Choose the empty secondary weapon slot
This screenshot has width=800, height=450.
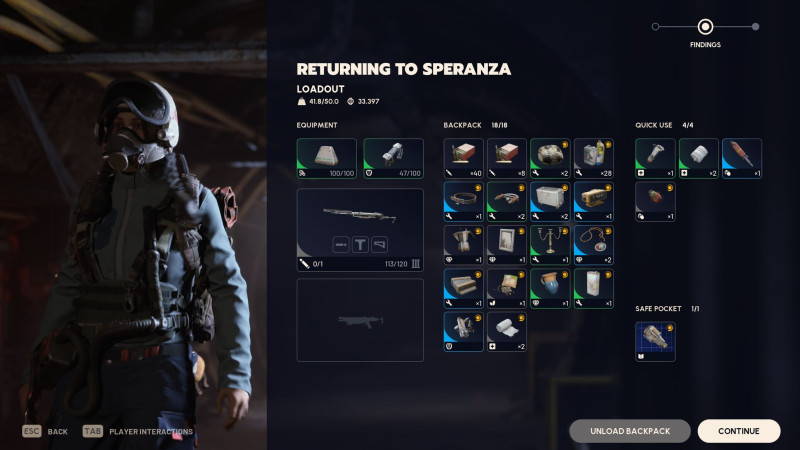(x=360, y=319)
